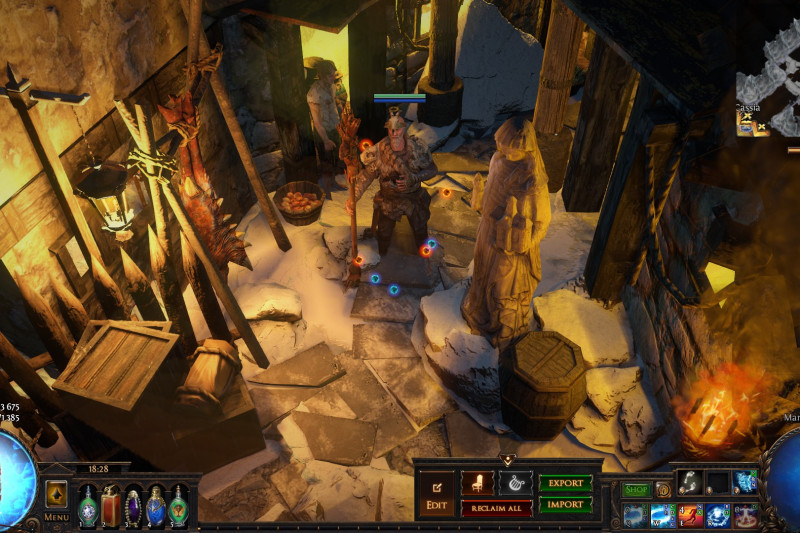Export the hideout layout

pos(566,483)
